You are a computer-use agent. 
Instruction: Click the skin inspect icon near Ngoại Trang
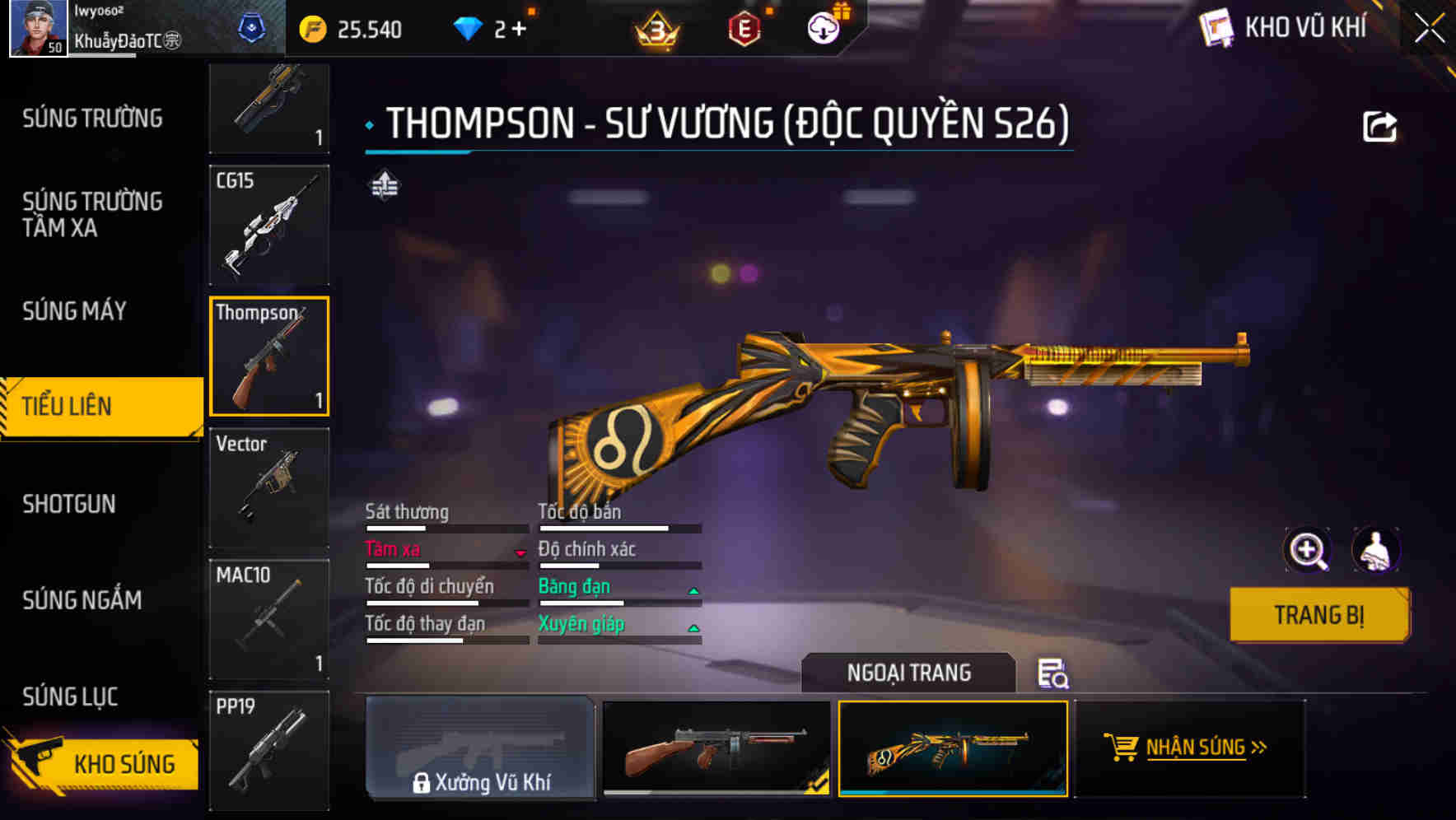tap(1055, 674)
